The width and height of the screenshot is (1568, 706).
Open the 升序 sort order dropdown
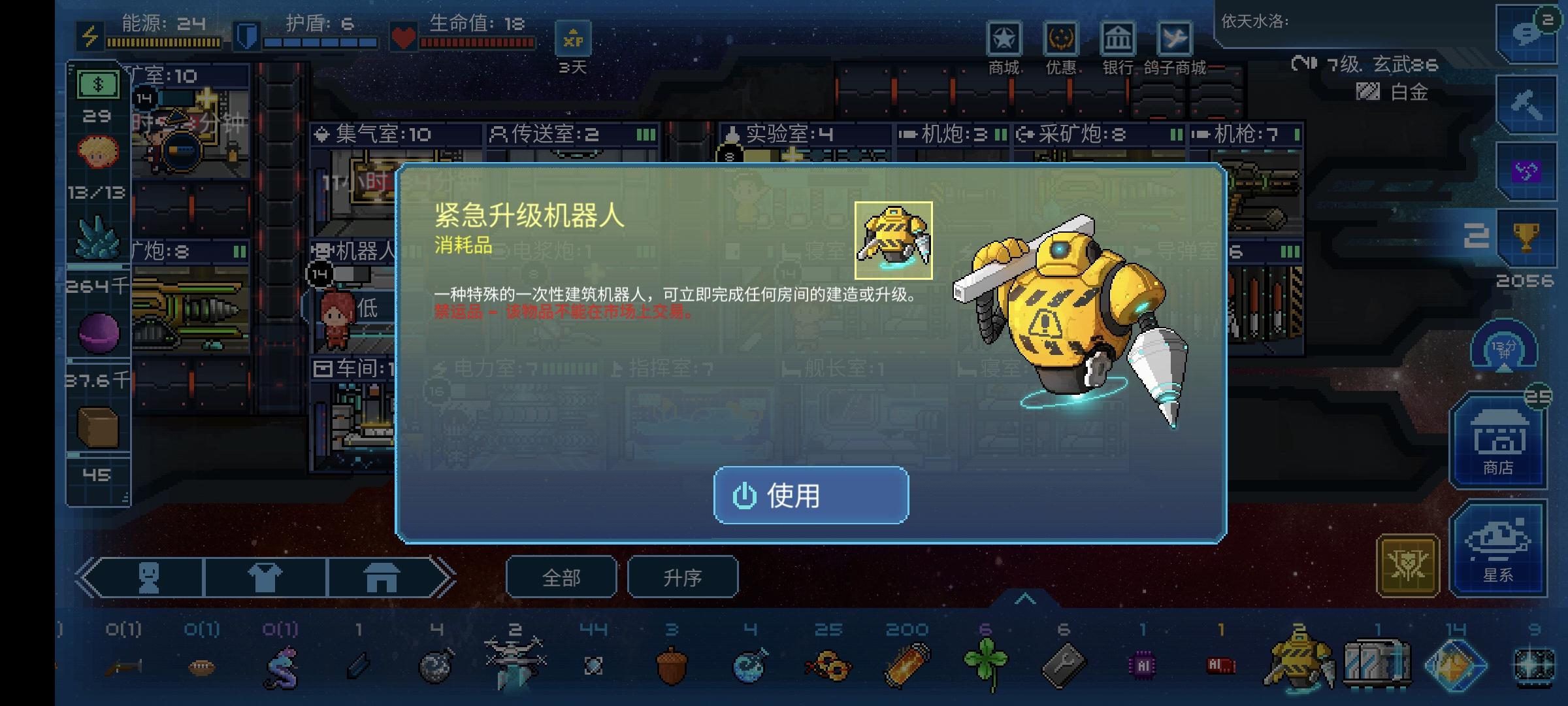pos(683,578)
